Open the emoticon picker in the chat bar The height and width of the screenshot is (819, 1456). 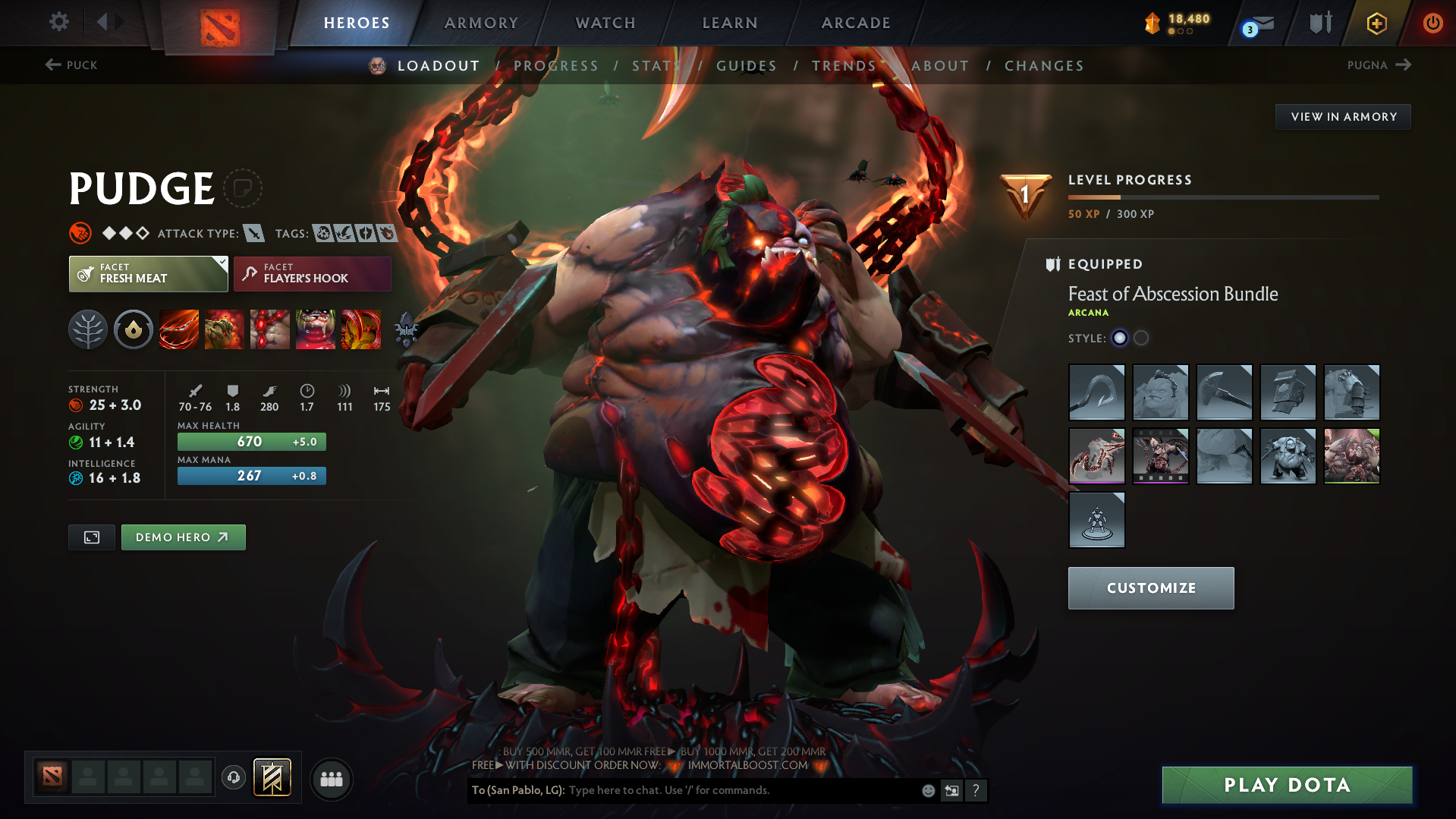927,790
